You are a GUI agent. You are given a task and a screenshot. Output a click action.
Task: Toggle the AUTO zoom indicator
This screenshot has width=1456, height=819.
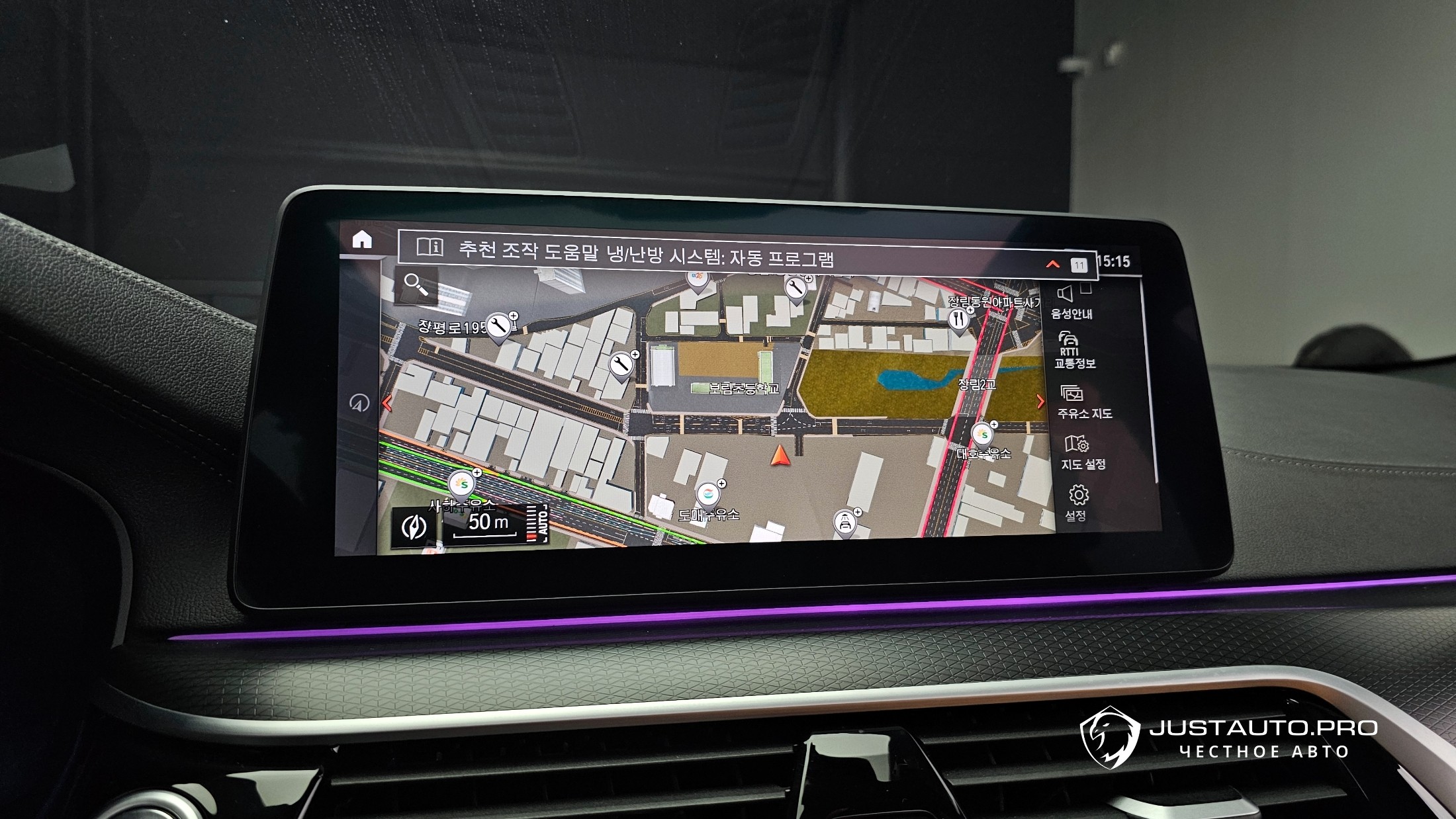point(538,525)
